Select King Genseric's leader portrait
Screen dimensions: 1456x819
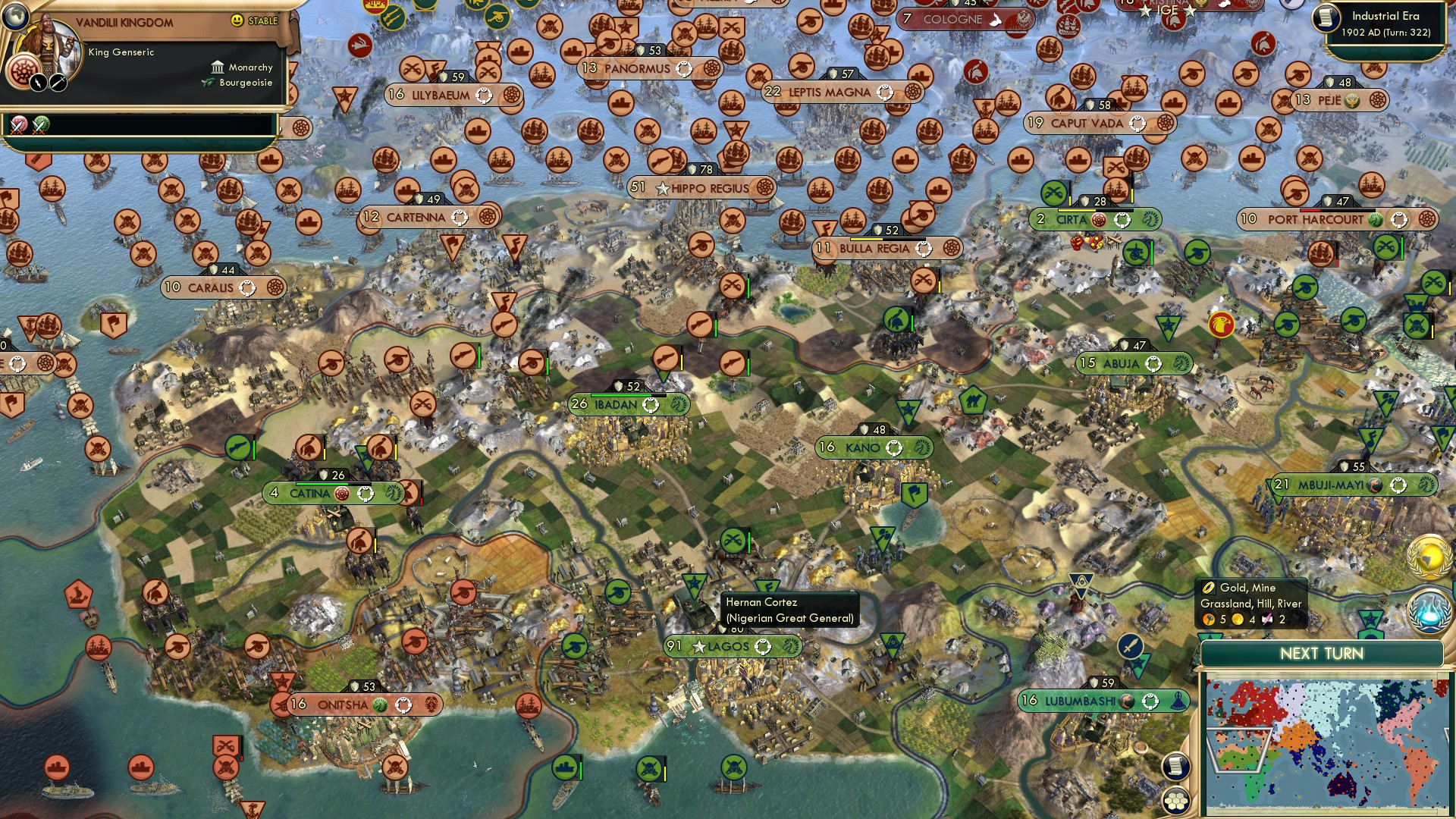click(47, 44)
